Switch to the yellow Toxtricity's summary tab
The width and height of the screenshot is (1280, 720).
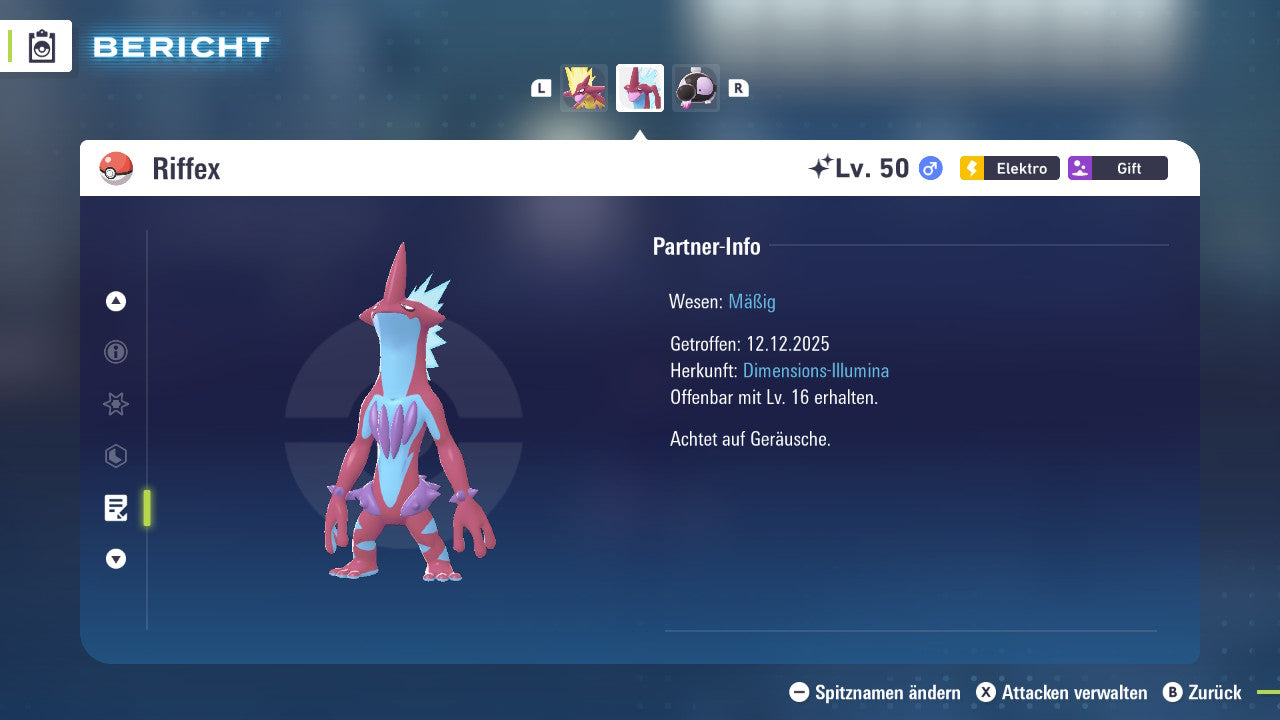tap(584, 87)
